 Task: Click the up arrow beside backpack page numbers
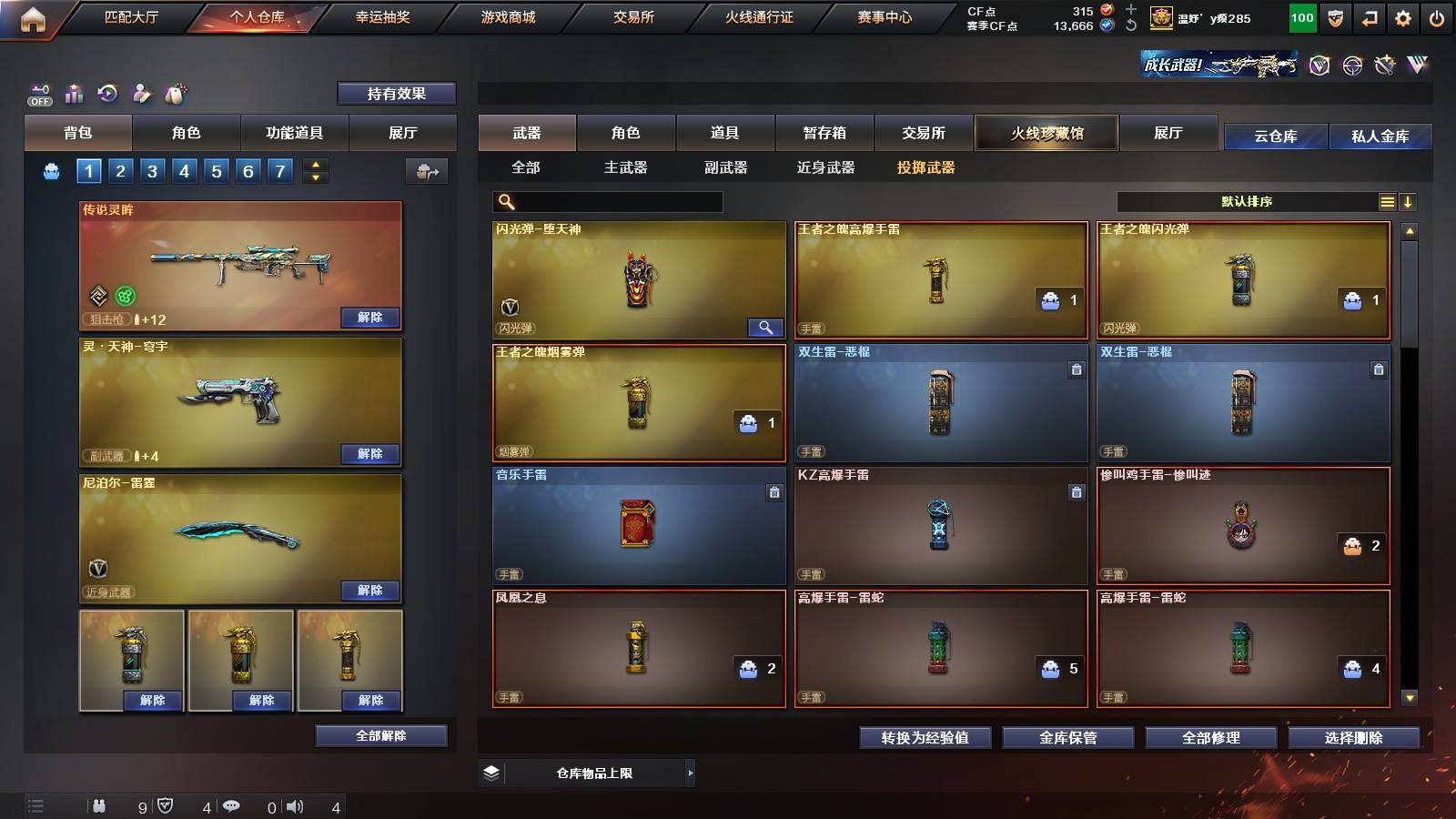pos(314,164)
